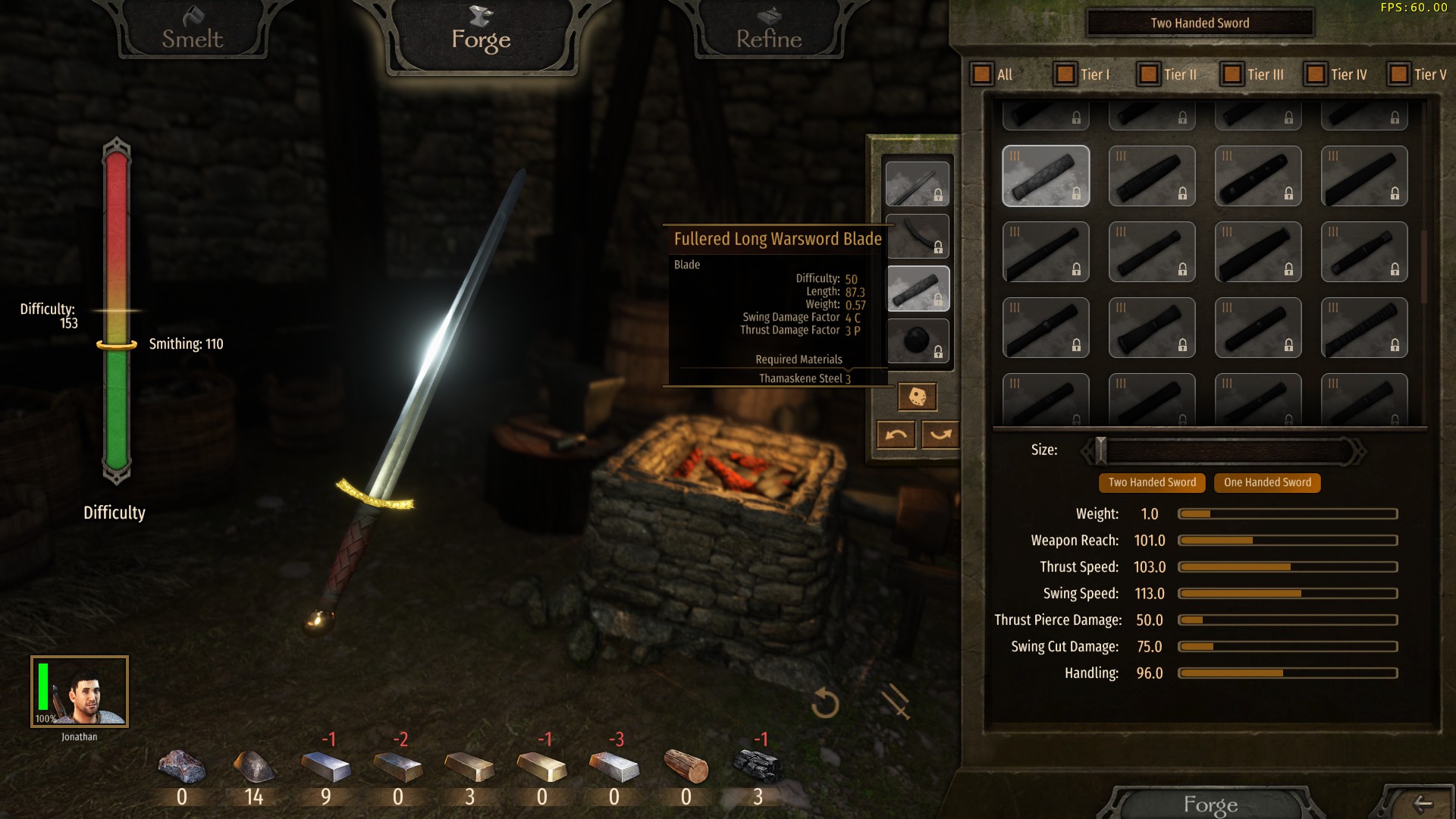Check the Tier III filter
Image resolution: width=1456 pixels, height=819 pixels.
point(1232,74)
